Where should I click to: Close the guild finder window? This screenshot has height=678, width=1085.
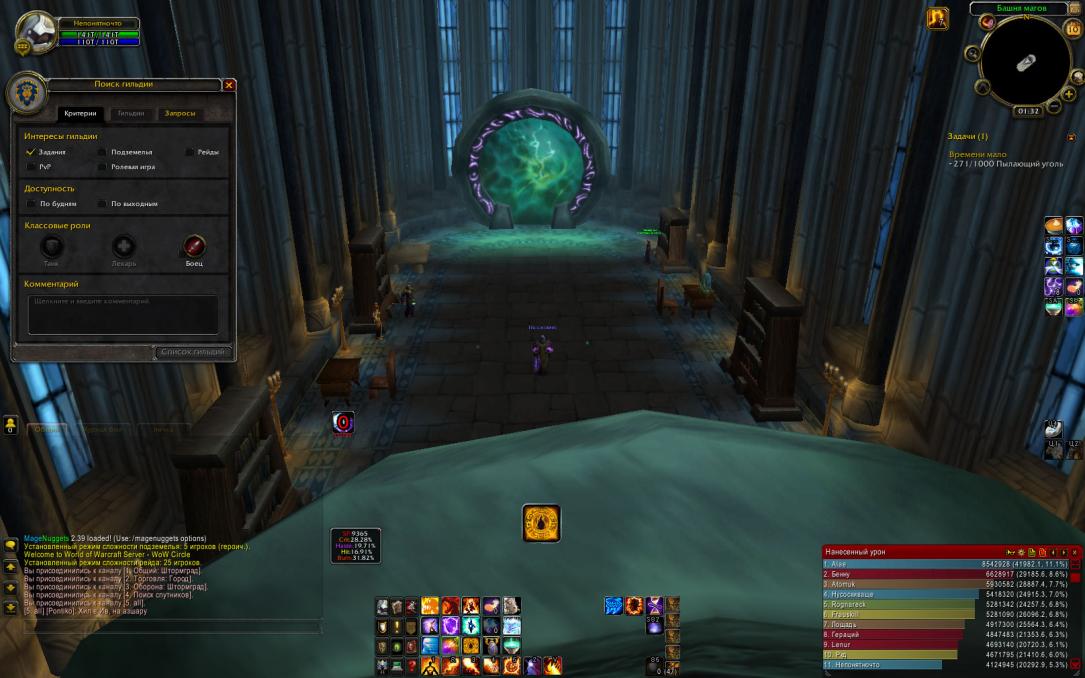(229, 85)
